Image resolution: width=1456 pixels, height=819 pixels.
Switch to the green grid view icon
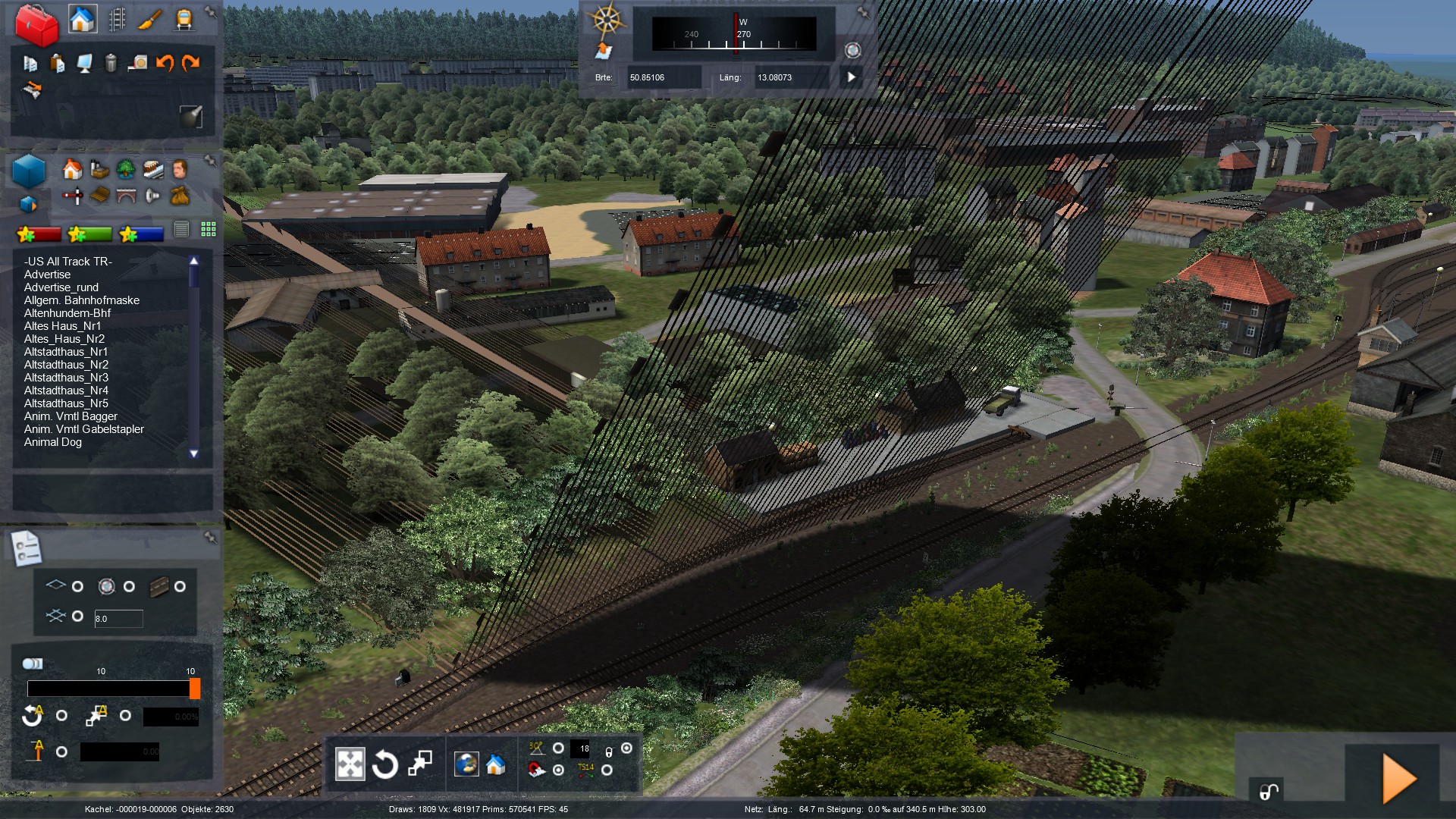pos(209,229)
